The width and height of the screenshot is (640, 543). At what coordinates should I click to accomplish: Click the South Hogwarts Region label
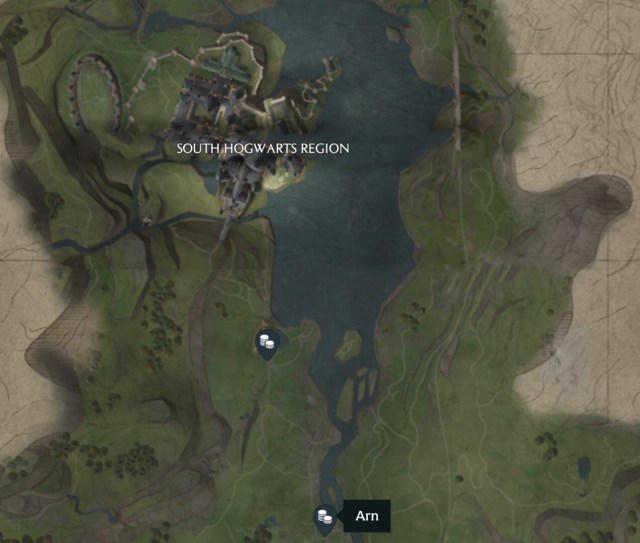click(x=263, y=148)
